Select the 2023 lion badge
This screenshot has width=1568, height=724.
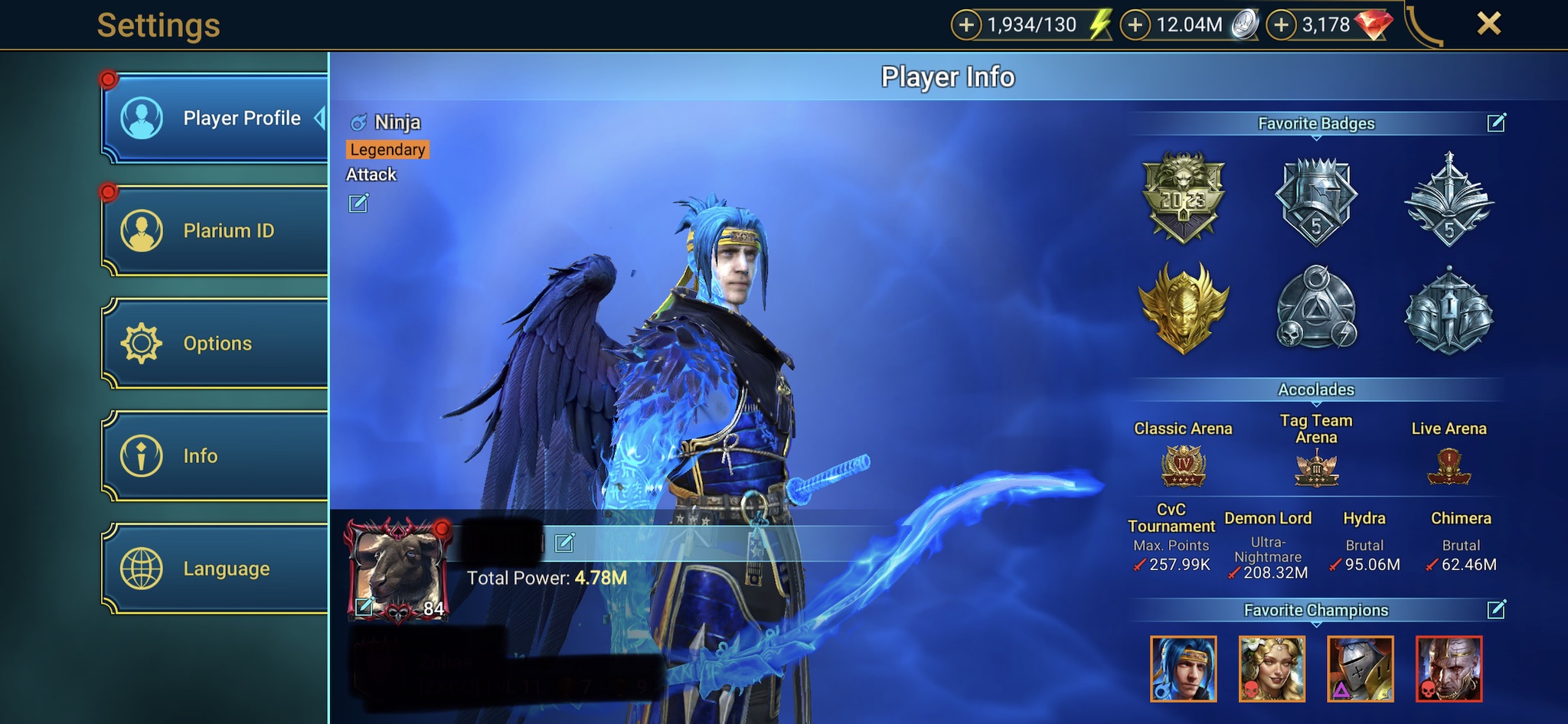pyautogui.click(x=1184, y=197)
